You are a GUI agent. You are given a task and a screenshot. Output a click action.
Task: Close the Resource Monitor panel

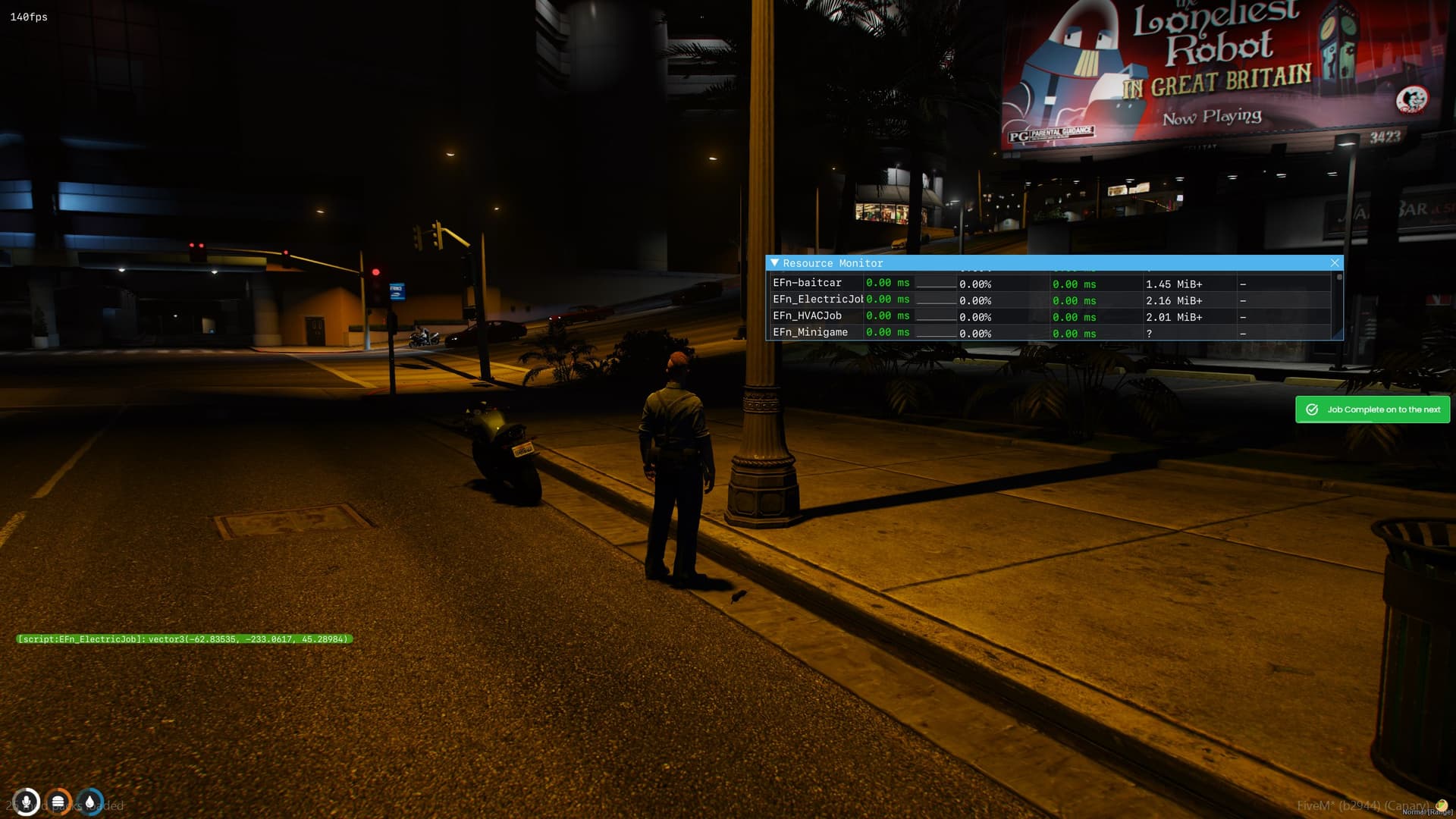(1334, 262)
